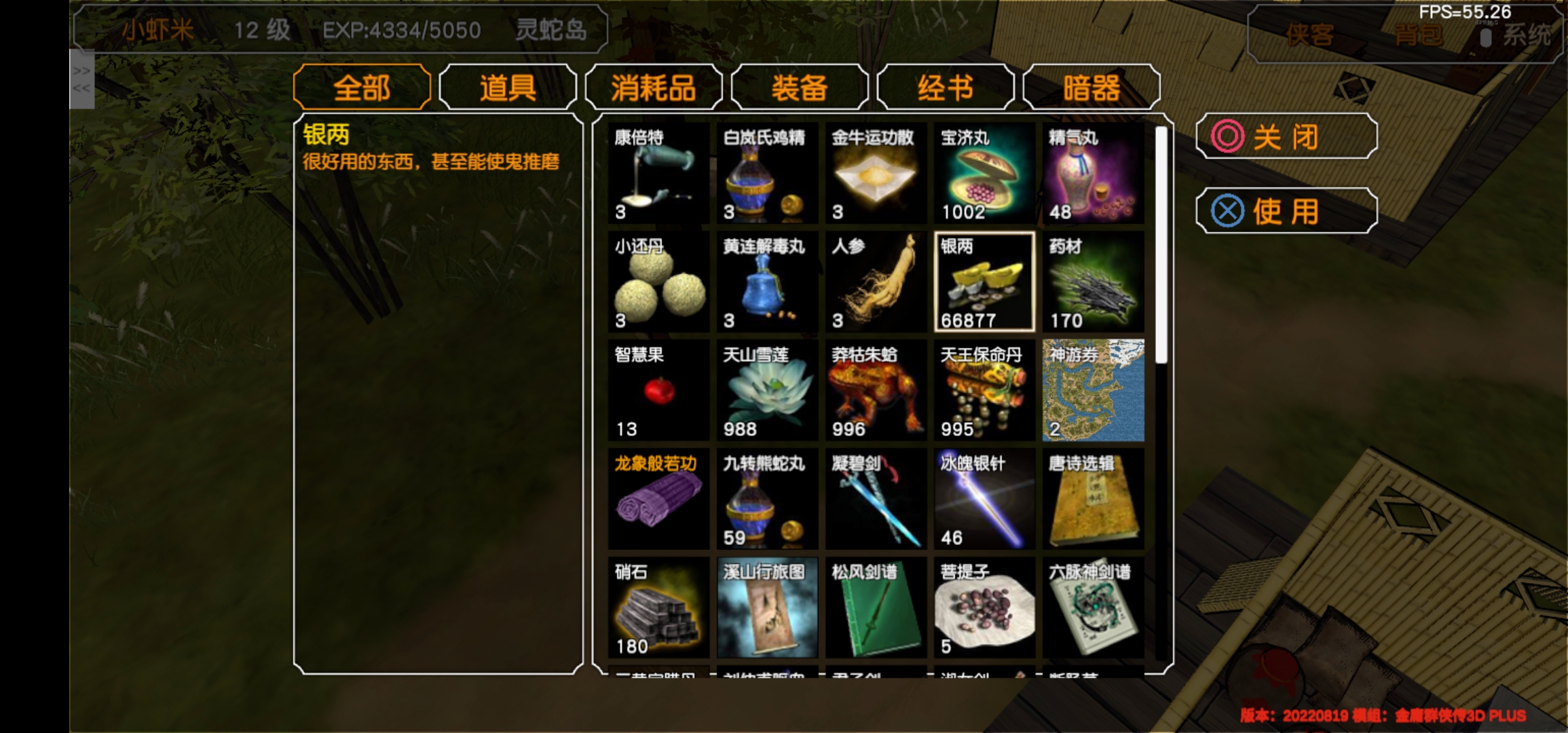
Task: Click the 关闭 close button
Action: pyautogui.click(x=1286, y=136)
